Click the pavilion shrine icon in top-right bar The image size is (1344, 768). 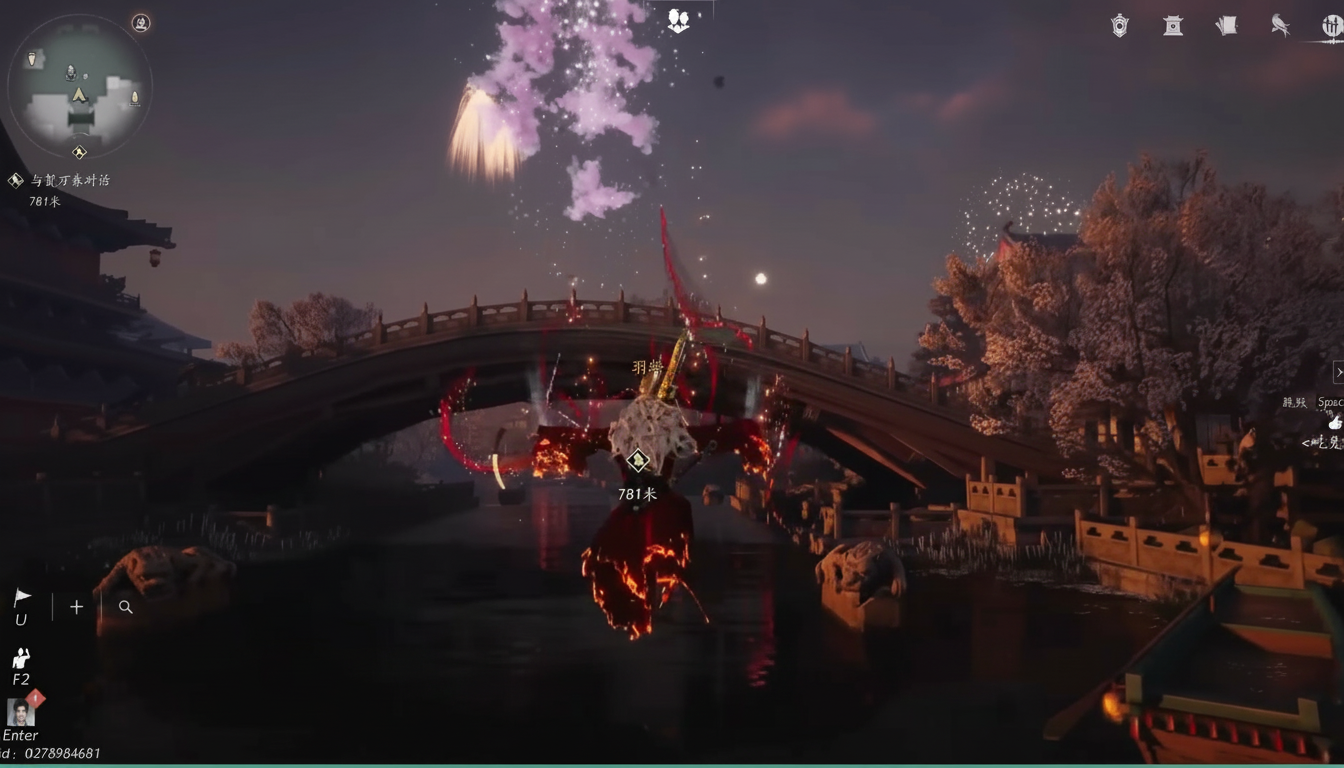(x=1172, y=25)
